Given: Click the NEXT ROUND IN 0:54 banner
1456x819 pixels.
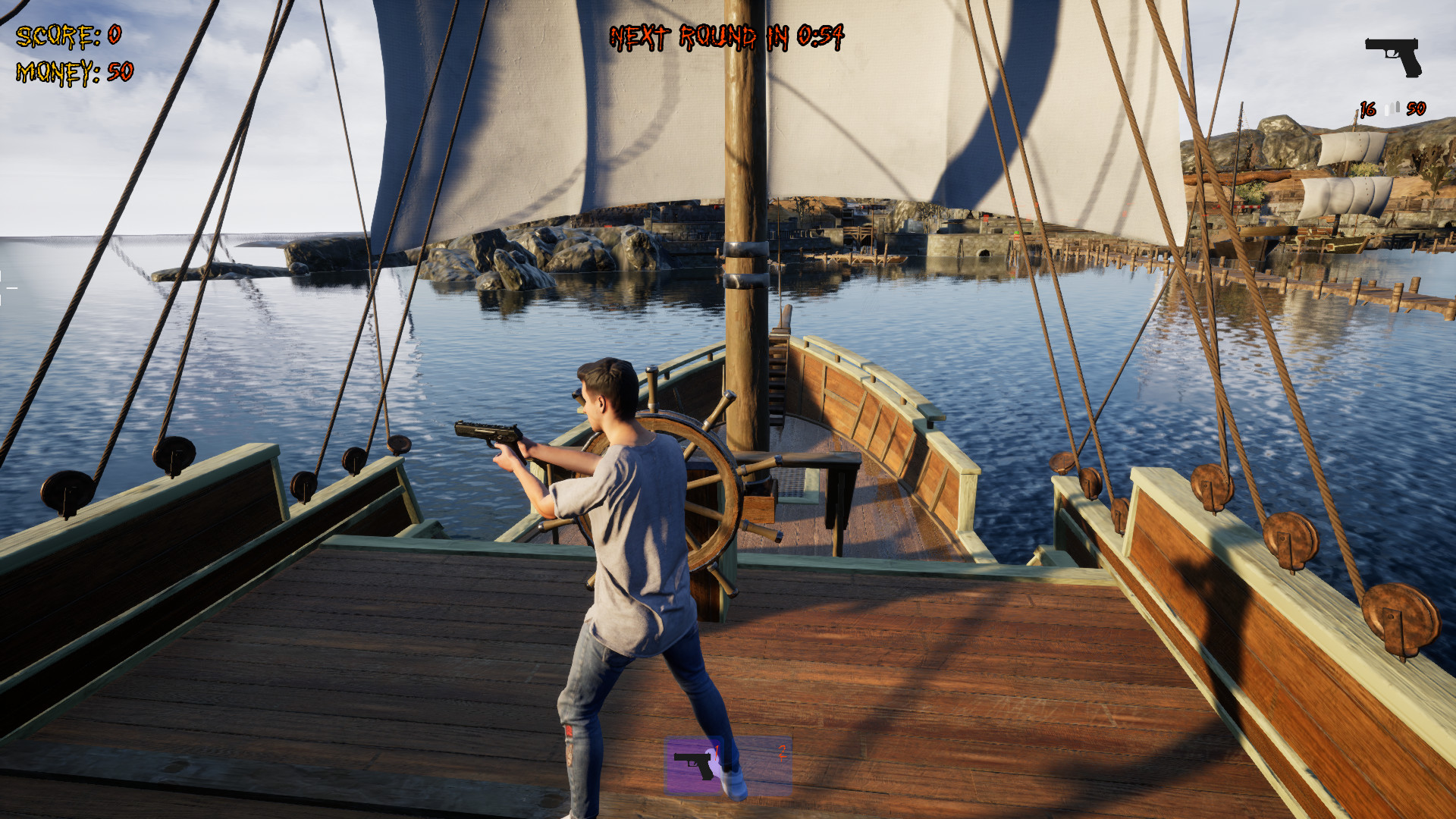Looking at the screenshot, I should (726, 36).
